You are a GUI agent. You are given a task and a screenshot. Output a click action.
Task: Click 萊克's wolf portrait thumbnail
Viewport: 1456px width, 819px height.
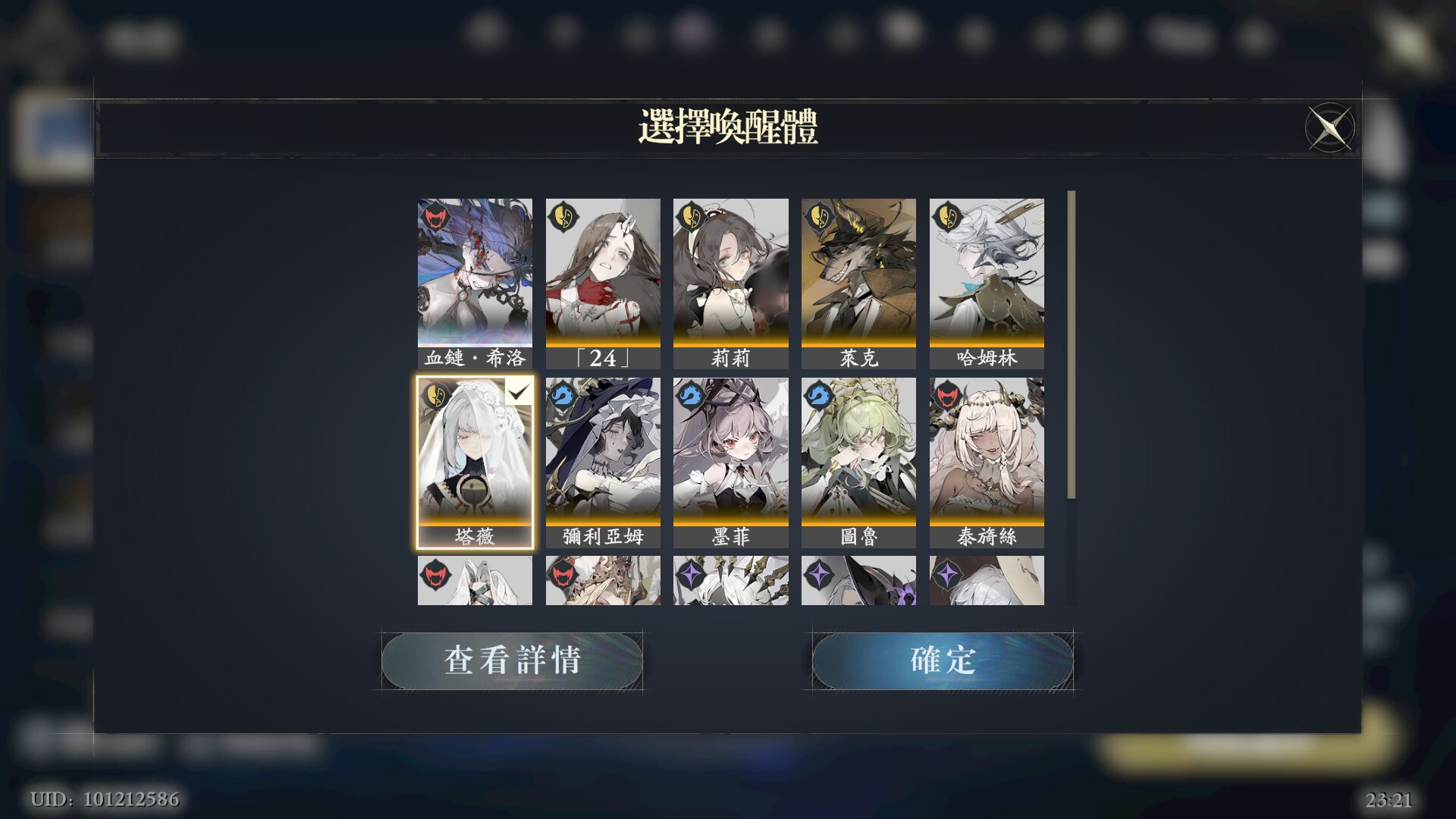858,273
